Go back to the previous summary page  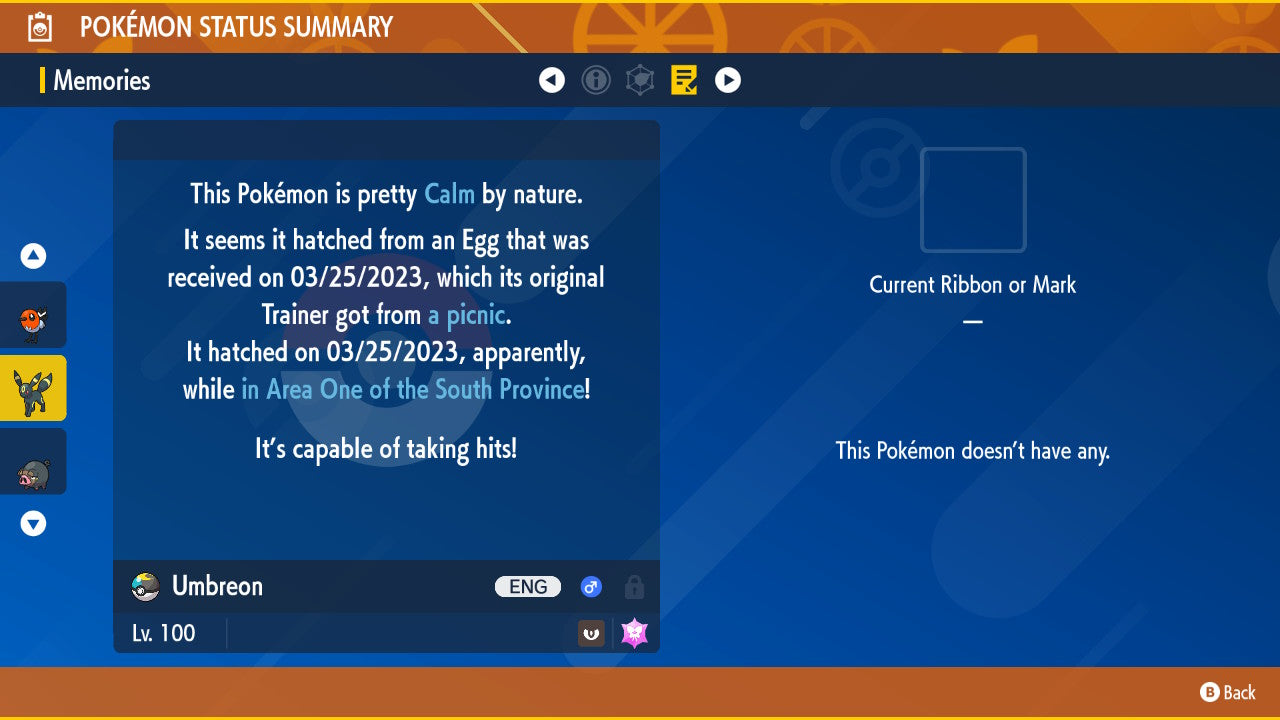coord(552,80)
